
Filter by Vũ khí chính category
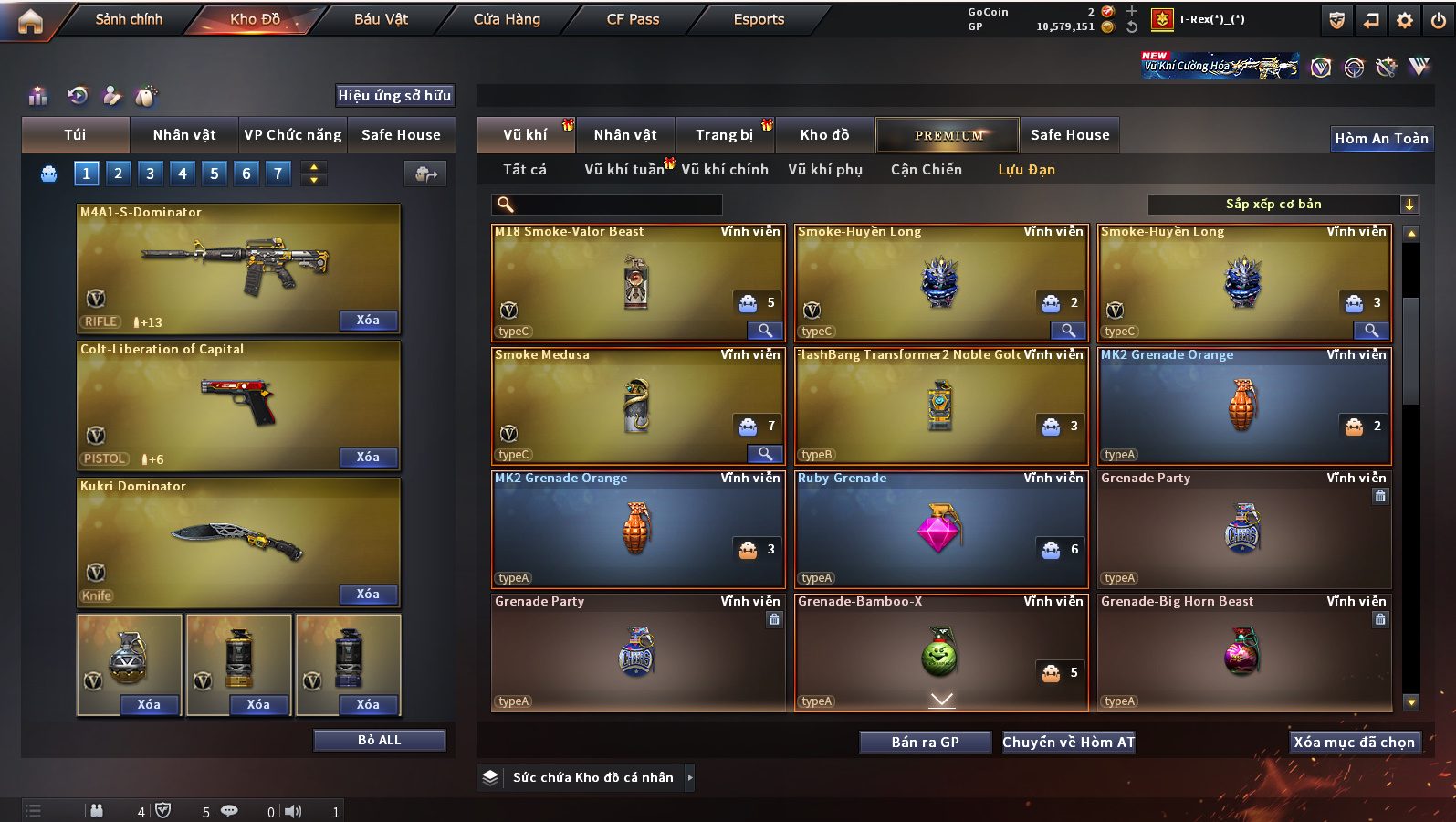click(x=725, y=170)
